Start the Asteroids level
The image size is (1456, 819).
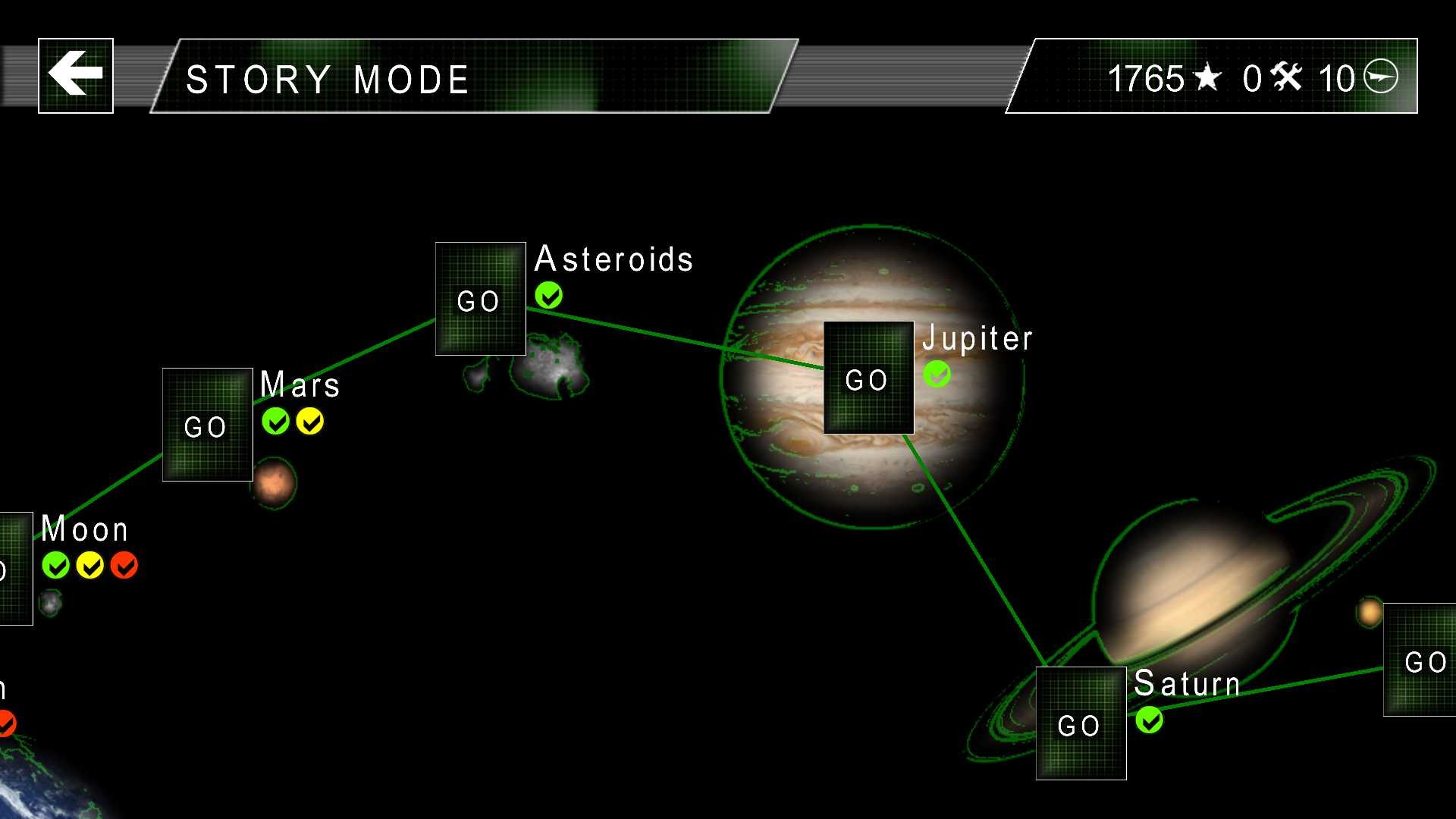(x=480, y=299)
